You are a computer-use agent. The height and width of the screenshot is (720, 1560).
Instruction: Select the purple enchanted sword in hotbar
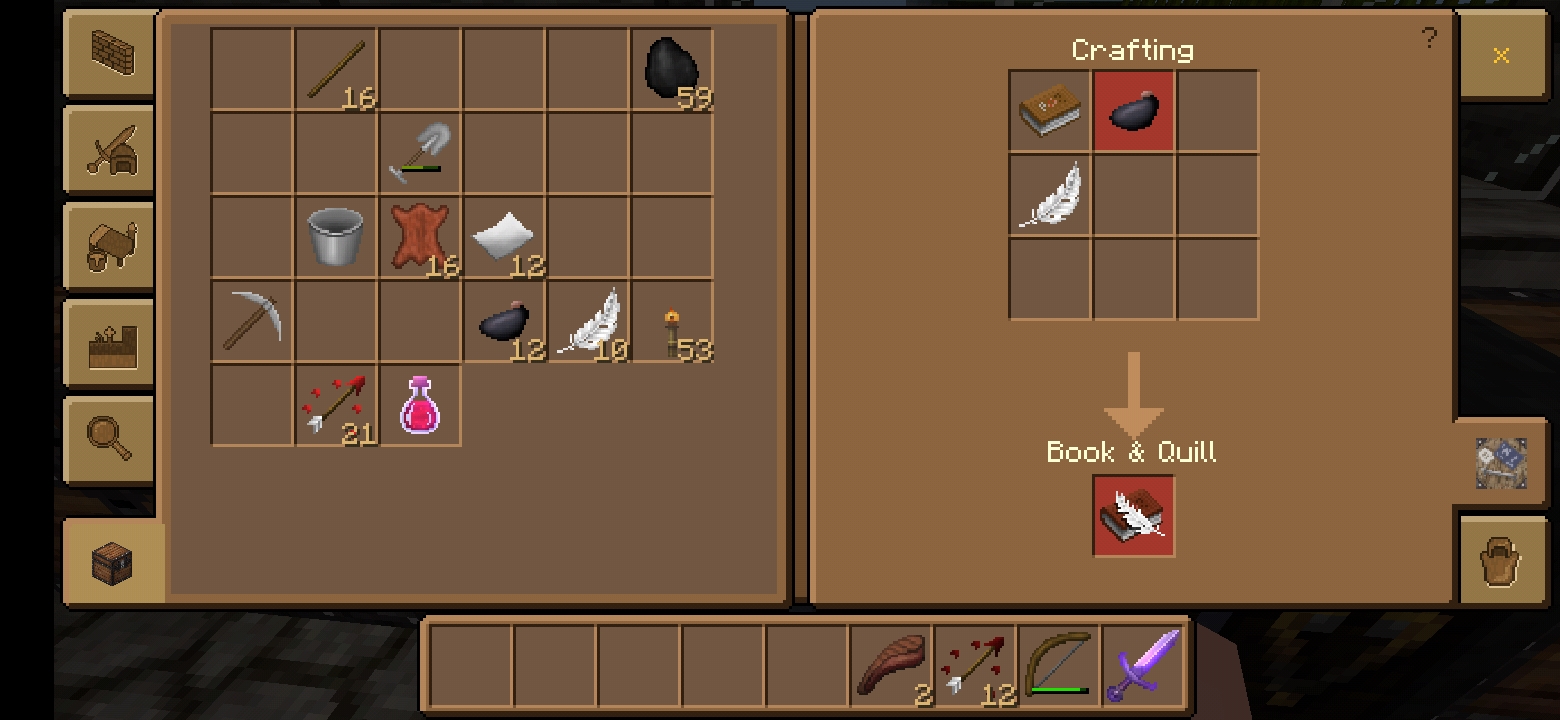(1143, 664)
